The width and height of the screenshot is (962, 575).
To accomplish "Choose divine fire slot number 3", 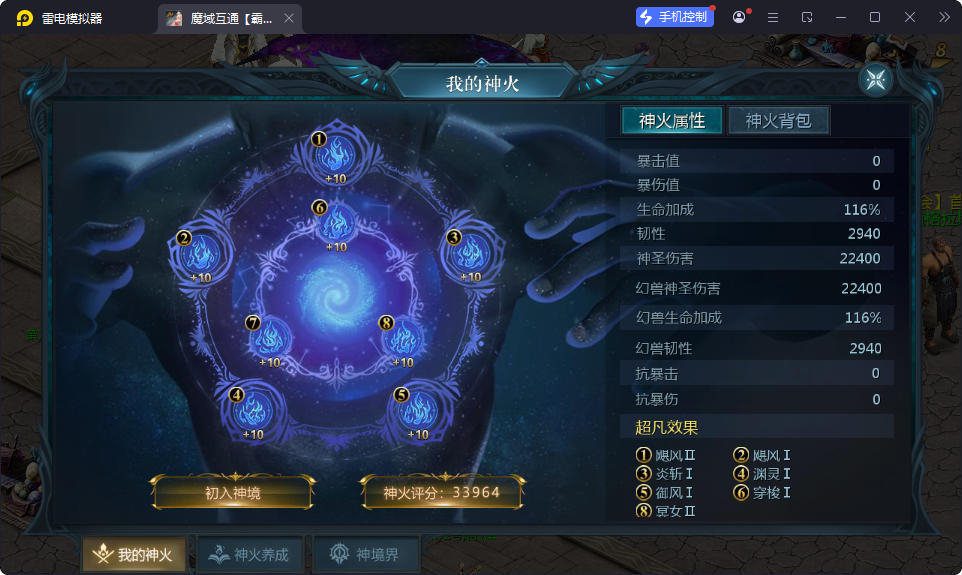I will [470, 252].
